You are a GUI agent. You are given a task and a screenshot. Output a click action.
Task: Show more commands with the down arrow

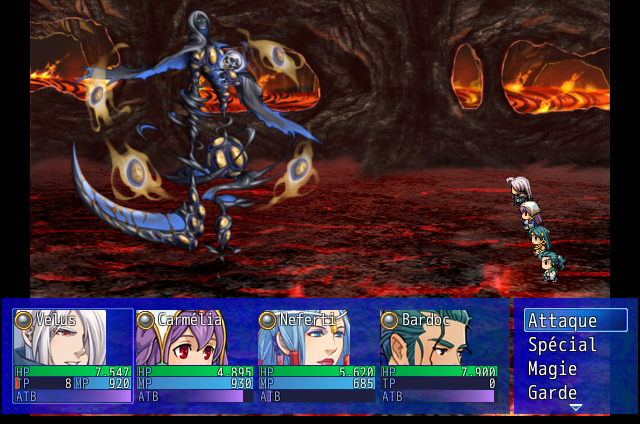click(x=575, y=407)
